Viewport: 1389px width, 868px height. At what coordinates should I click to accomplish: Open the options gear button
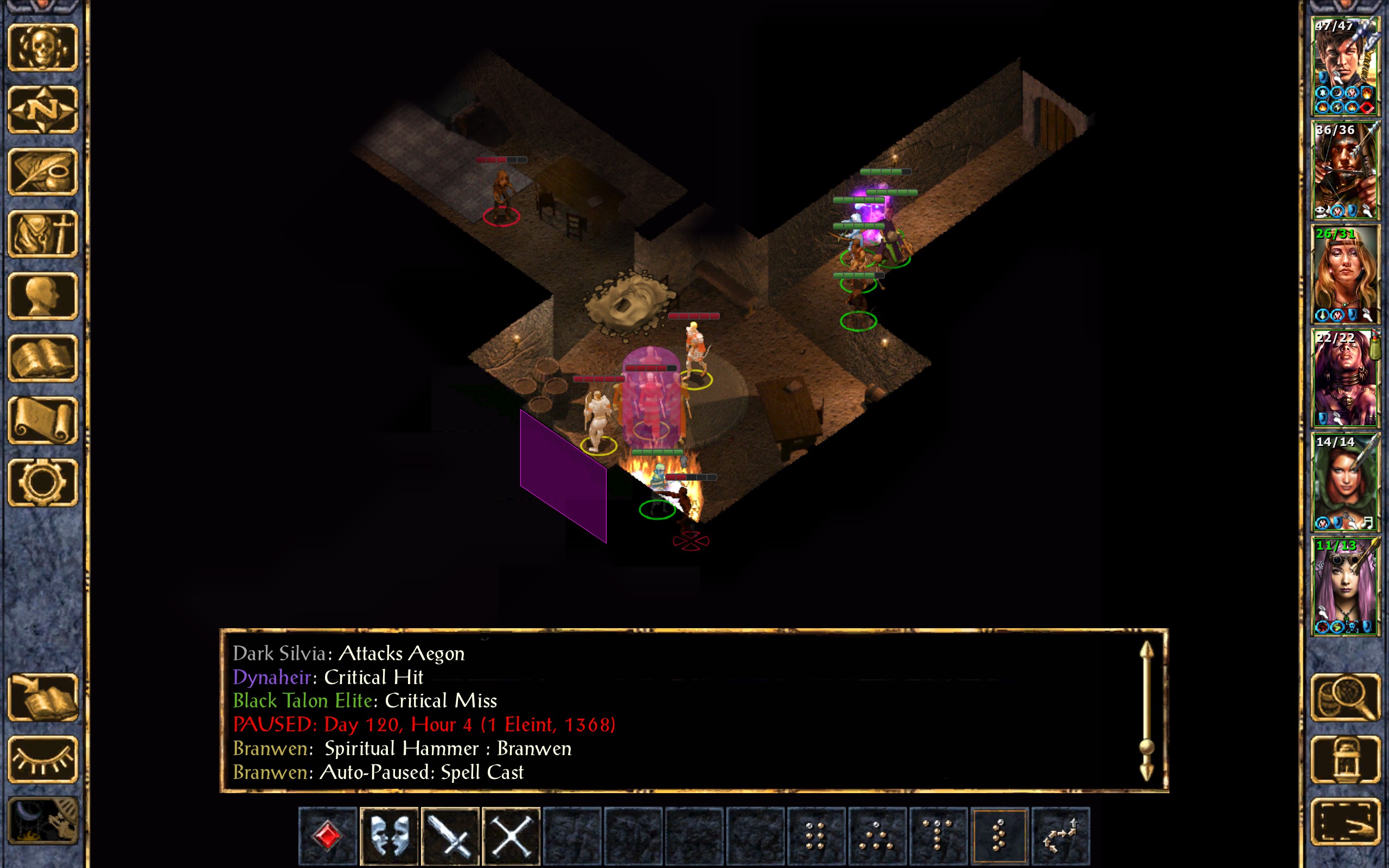[x=43, y=482]
